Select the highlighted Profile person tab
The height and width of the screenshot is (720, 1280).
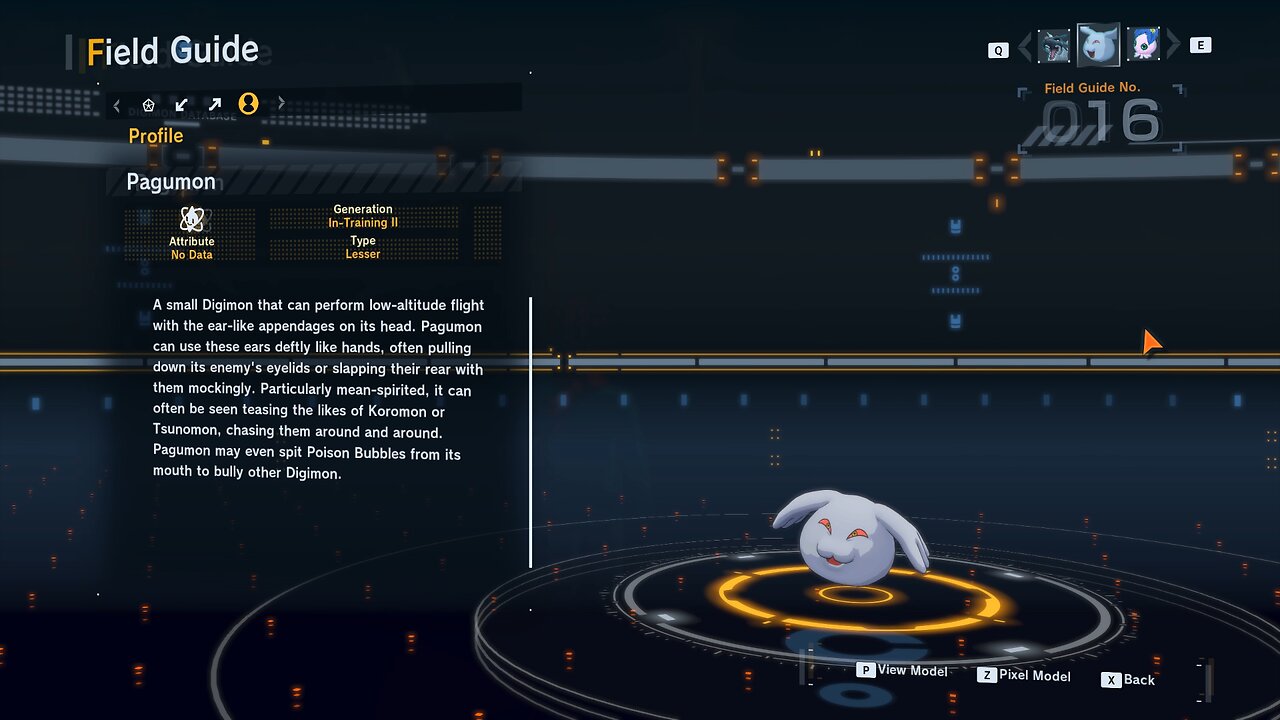click(248, 103)
